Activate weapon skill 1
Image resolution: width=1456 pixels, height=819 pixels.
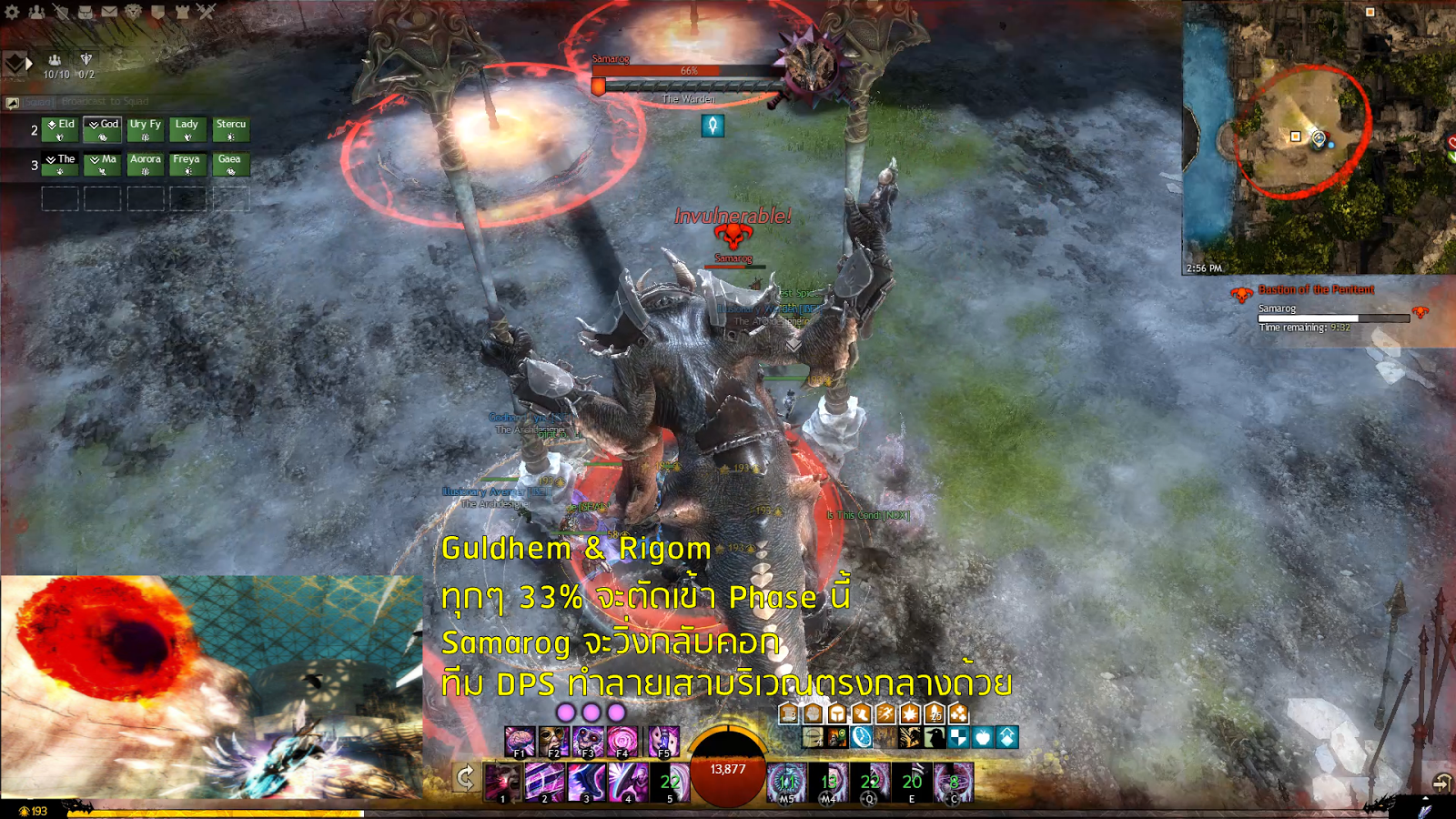click(502, 778)
